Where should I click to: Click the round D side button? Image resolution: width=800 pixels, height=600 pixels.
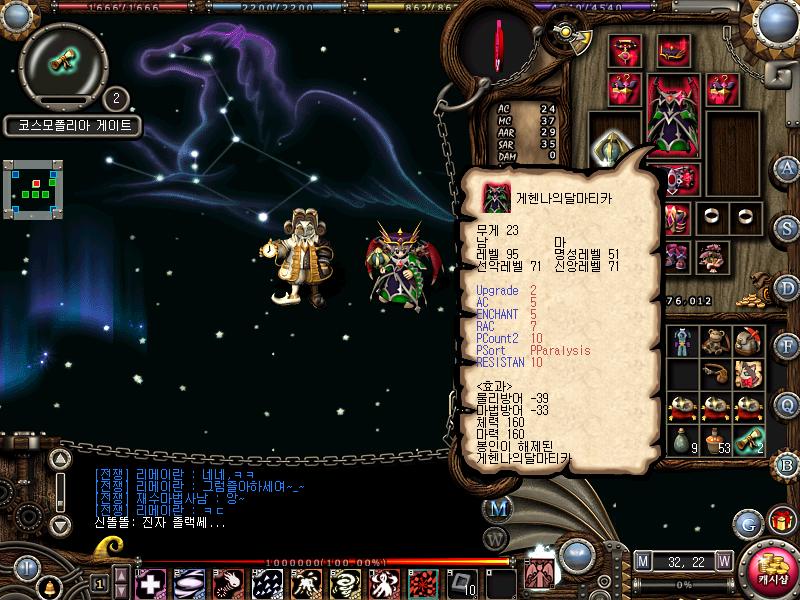pyautogui.click(x=787, y=287)
